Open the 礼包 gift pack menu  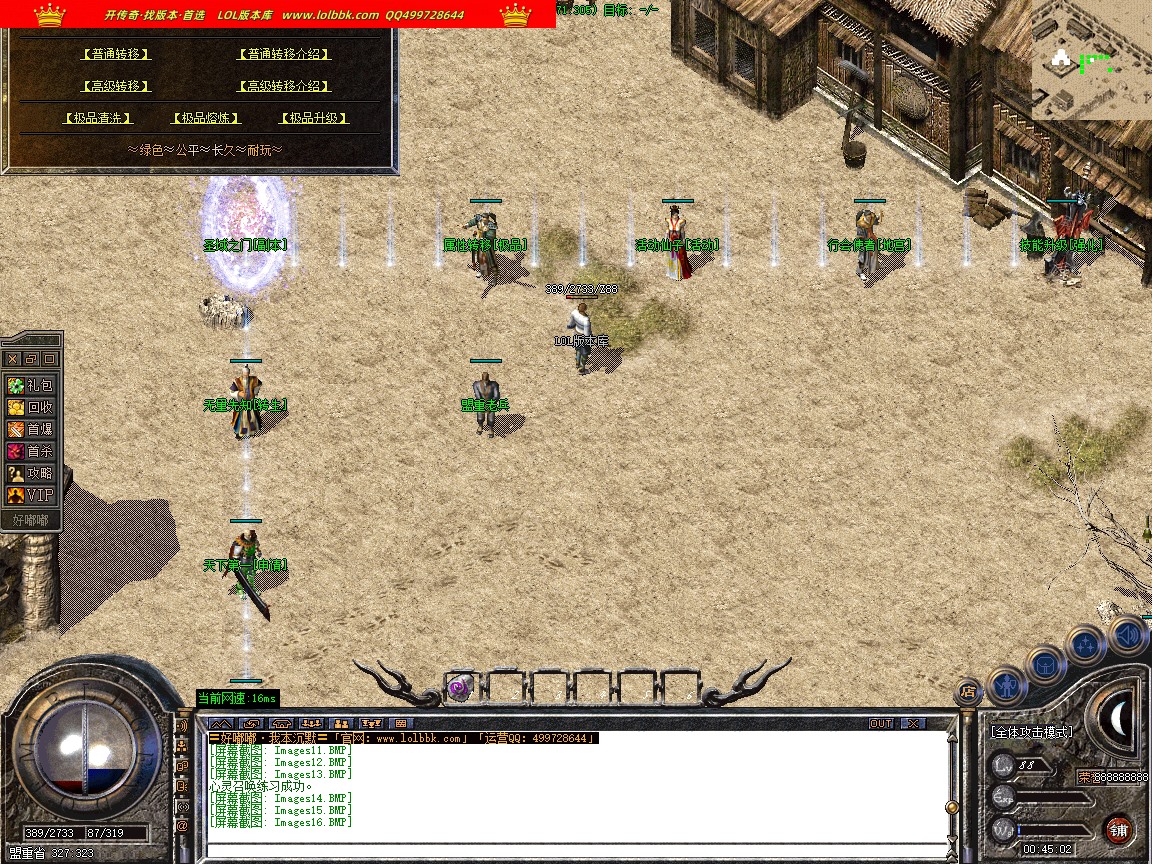pyautogui.click(x=30, y=385)
